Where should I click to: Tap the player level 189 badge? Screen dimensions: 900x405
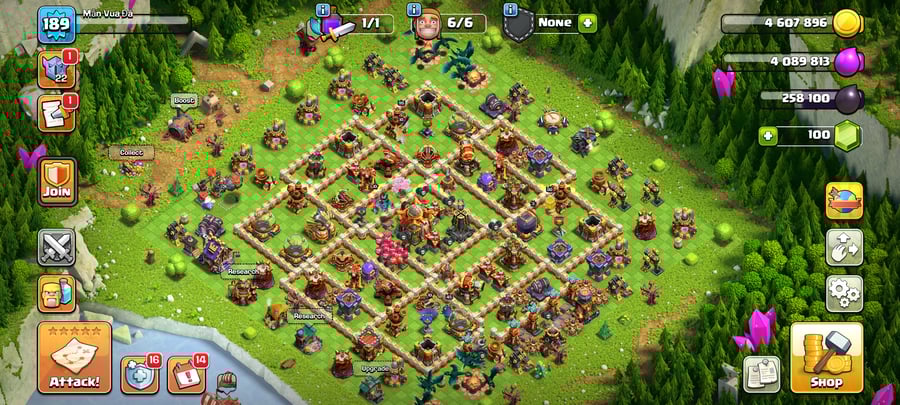(56, 24)
